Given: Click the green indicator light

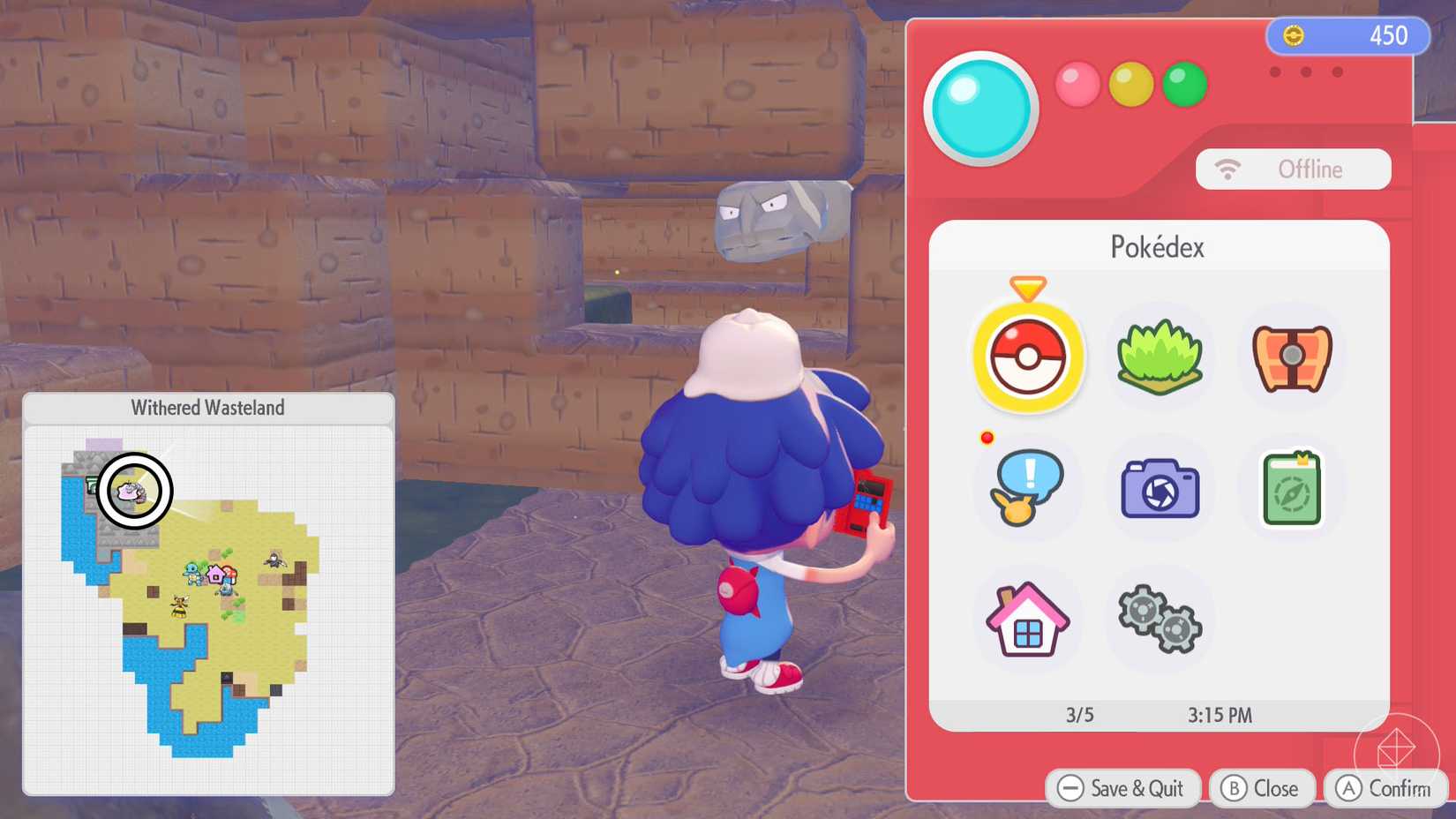Looking at the screenshot, I should pyautogui.click(x=1185, y=84).
